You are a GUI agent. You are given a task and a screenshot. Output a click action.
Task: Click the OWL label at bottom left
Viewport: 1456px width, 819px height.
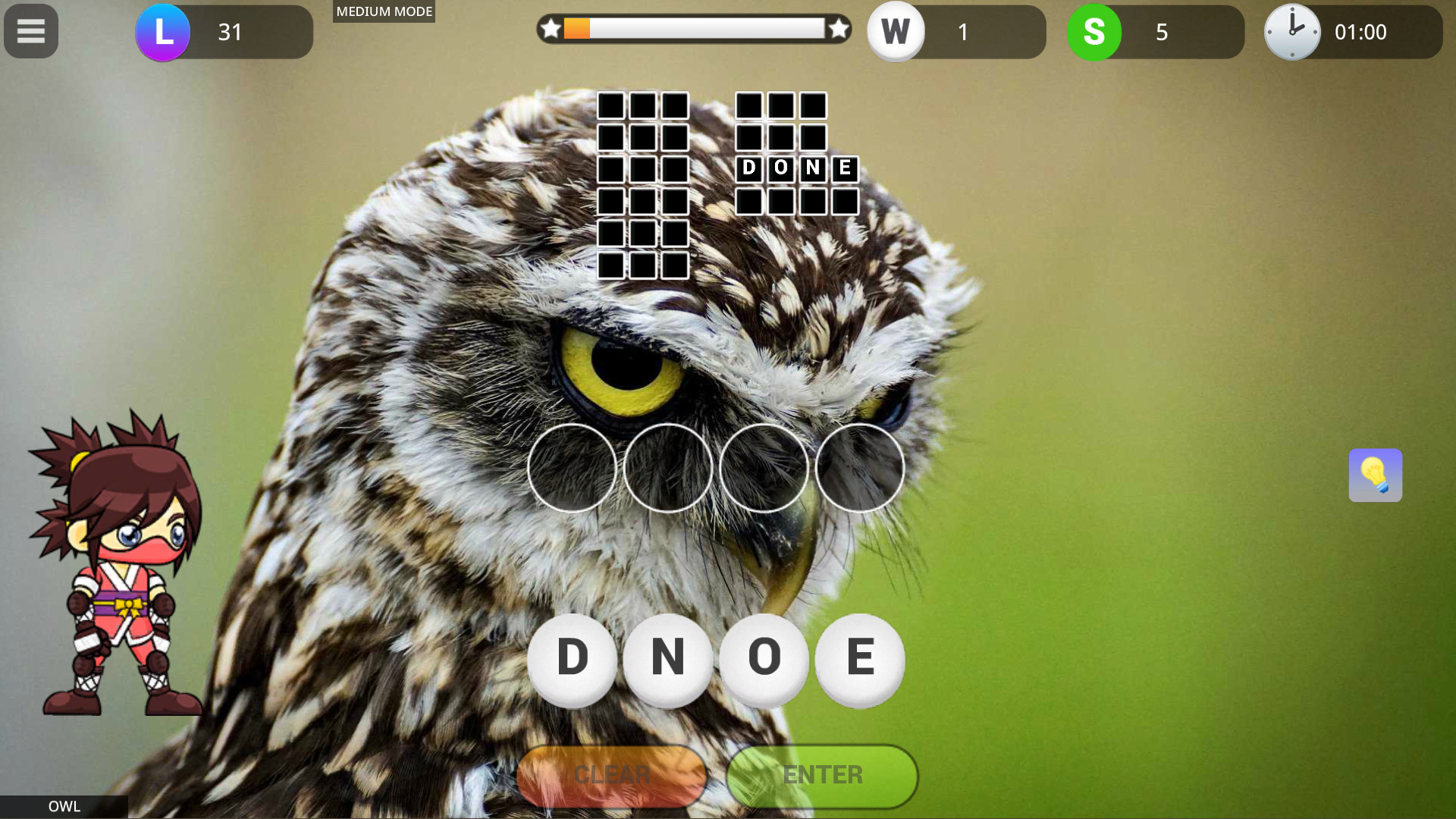click(x=64, y=806)
